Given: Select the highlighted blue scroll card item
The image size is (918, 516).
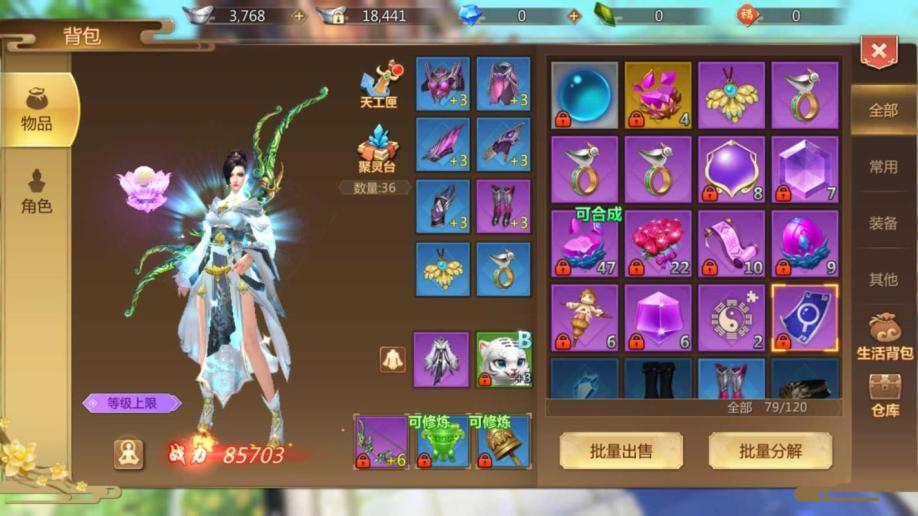Looking at the screenshot, I should pyautogui.click(x=805, y=317).
